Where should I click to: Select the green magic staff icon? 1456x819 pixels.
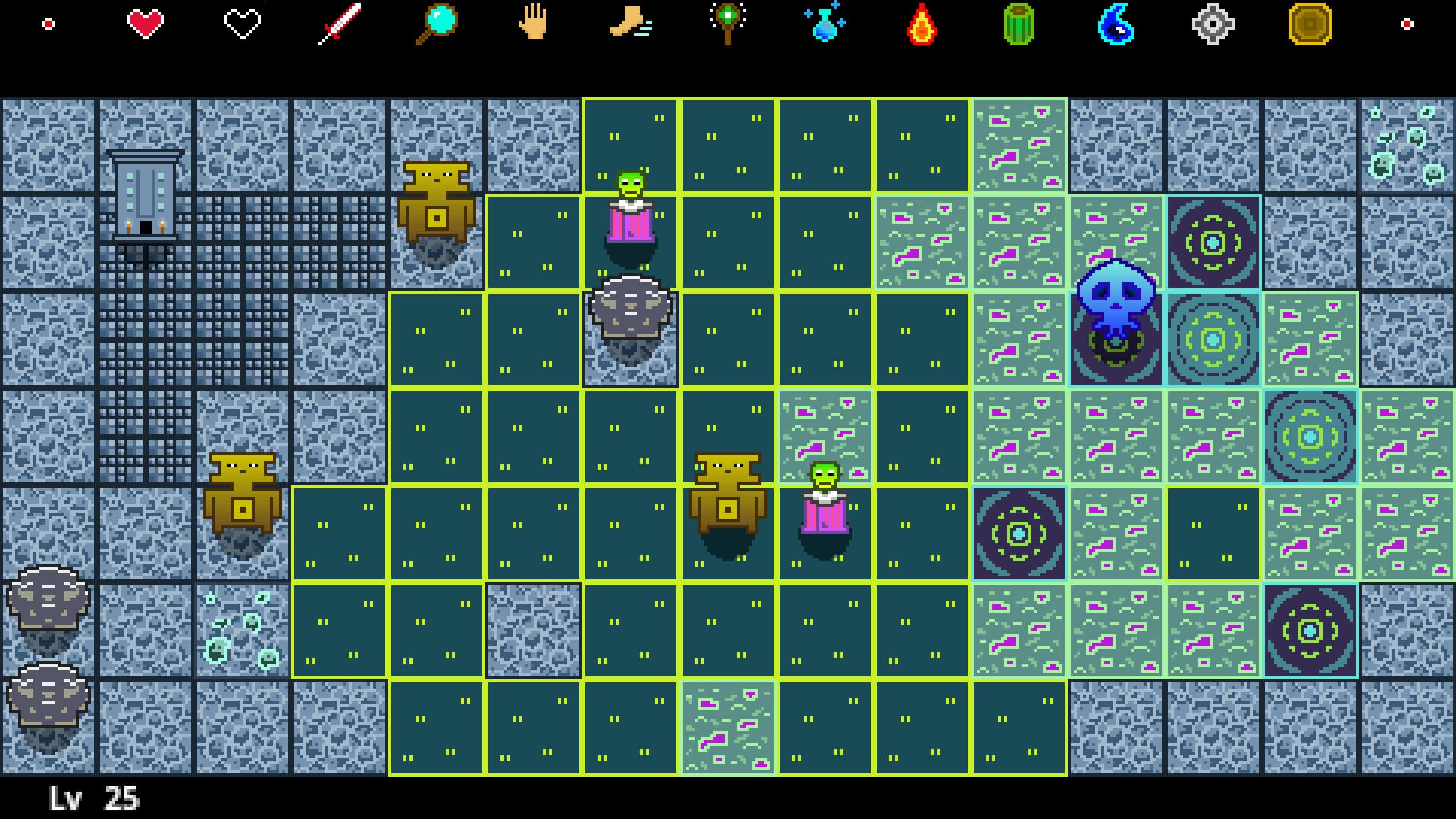(728, 24)
